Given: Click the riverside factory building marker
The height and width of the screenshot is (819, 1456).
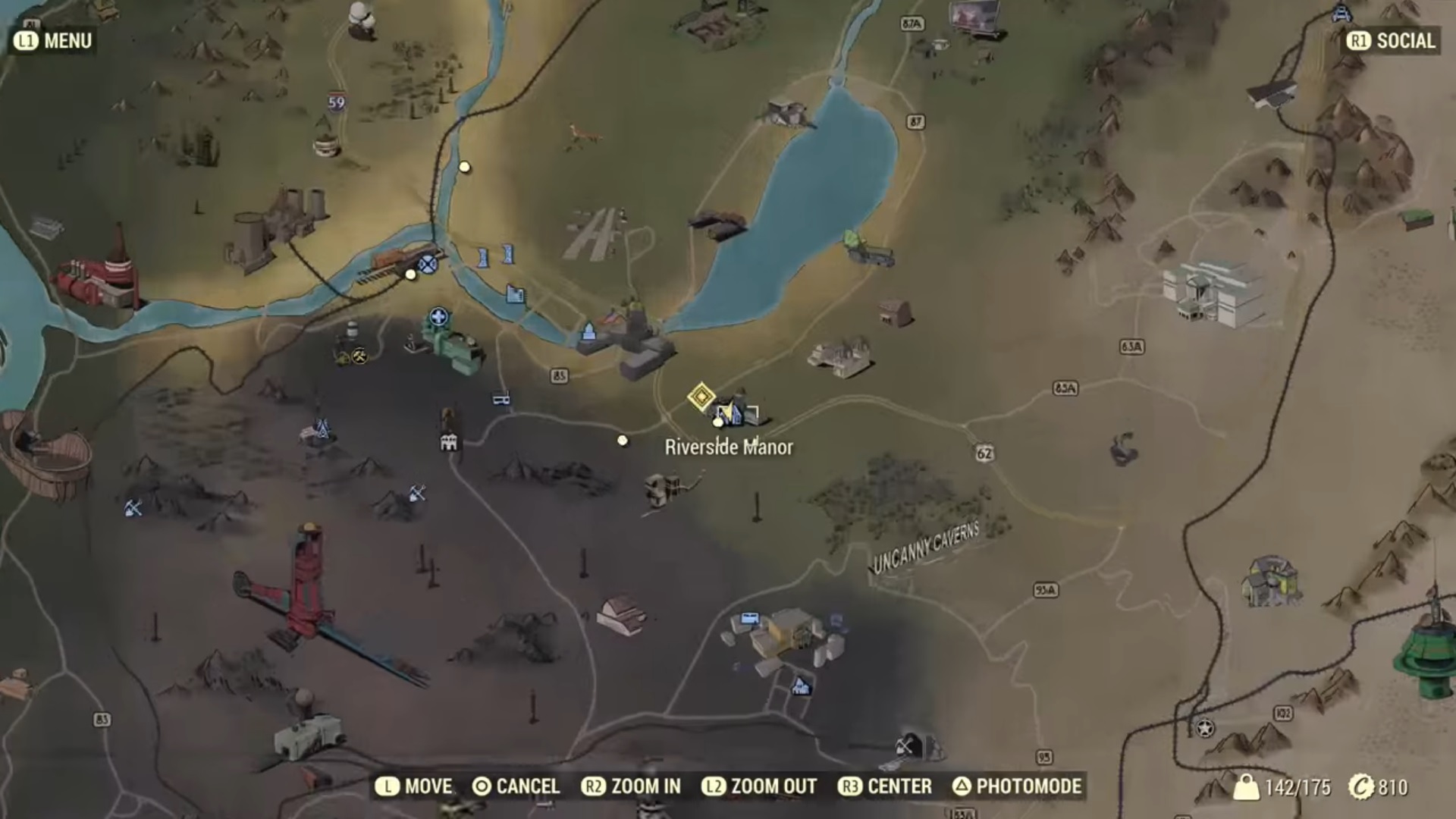Looking at the screenshot, I should [x=515, y=293].
